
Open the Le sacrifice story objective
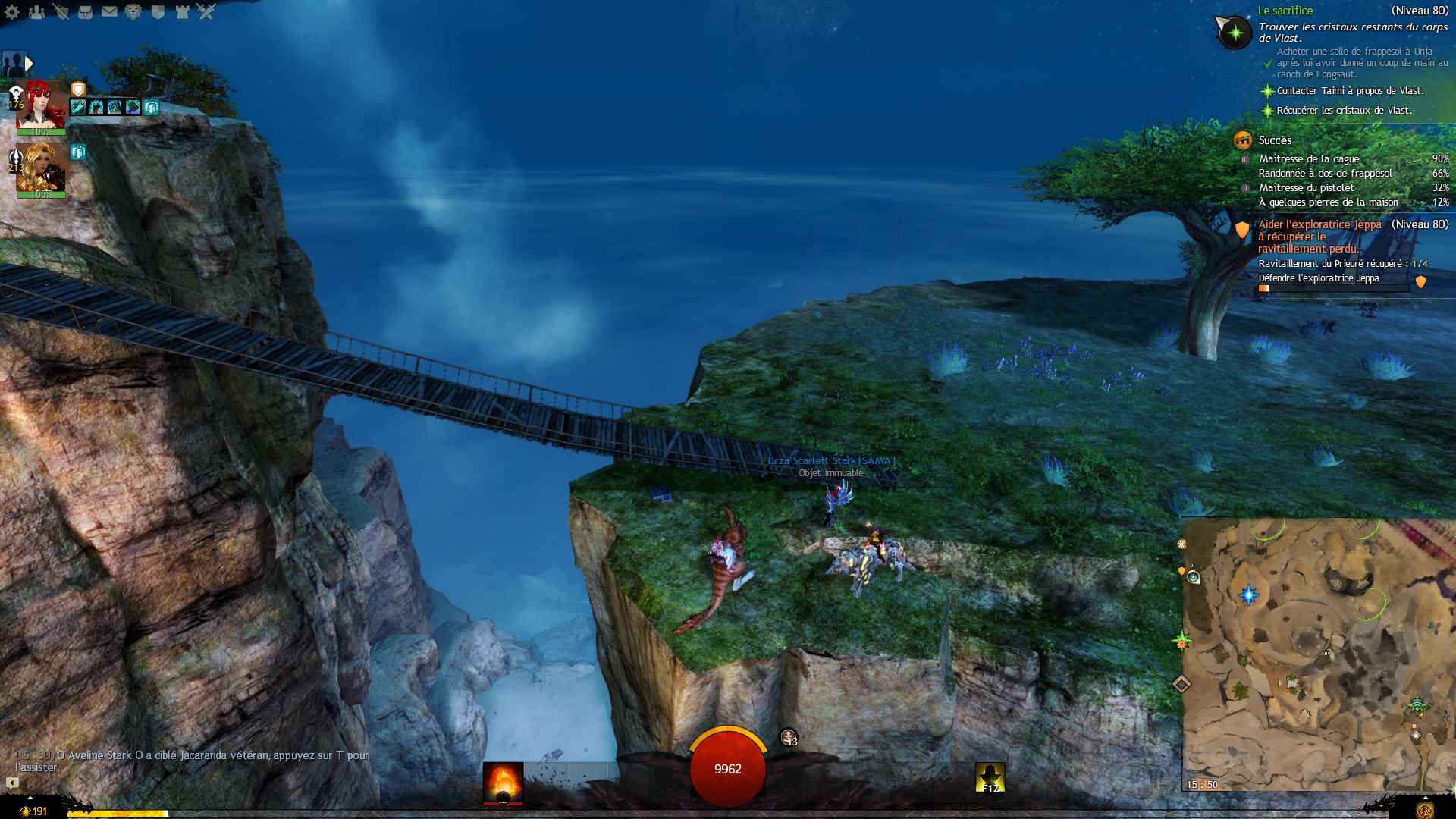(x=1285, y=11)
